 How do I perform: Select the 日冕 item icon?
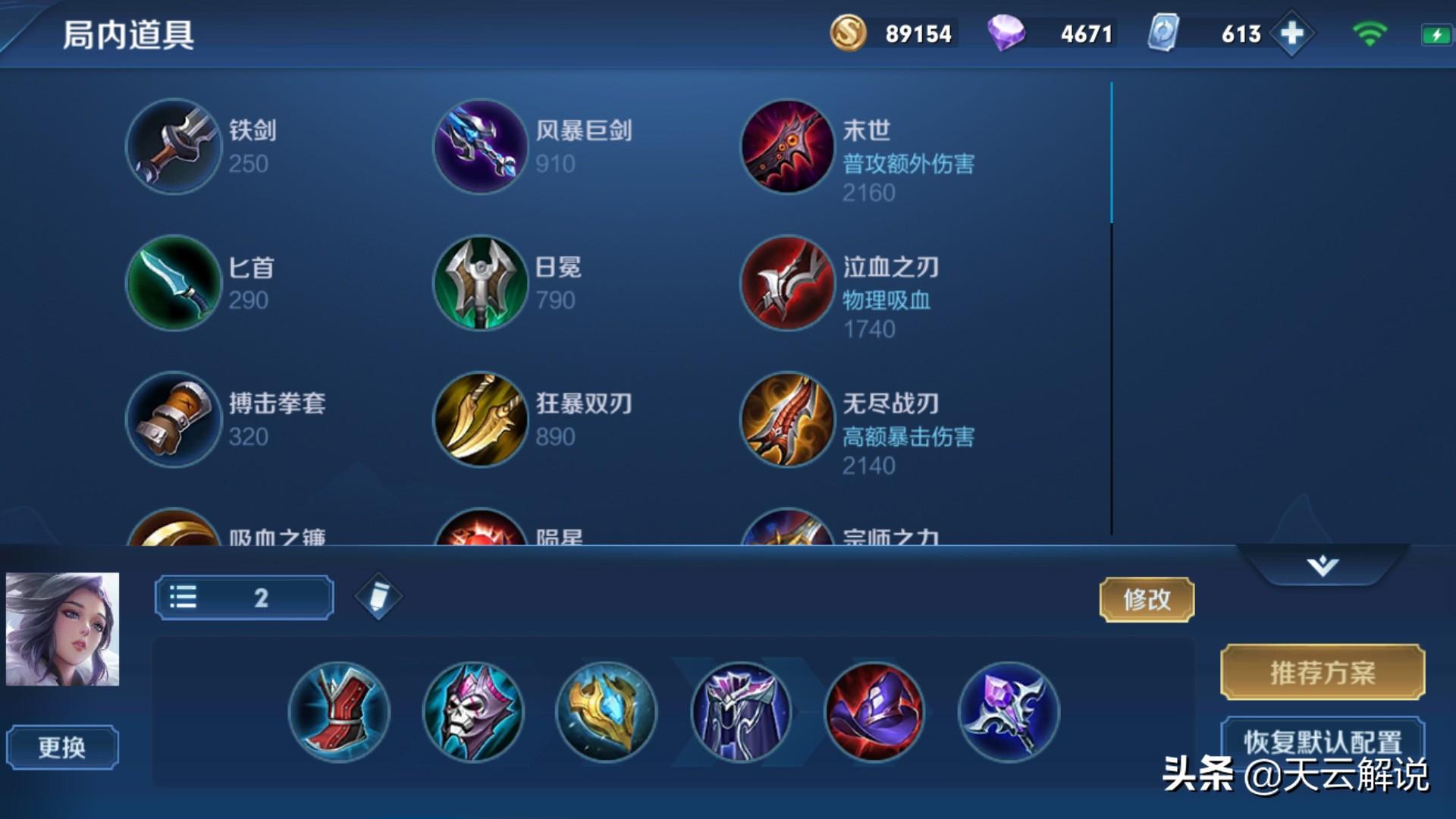479,283
